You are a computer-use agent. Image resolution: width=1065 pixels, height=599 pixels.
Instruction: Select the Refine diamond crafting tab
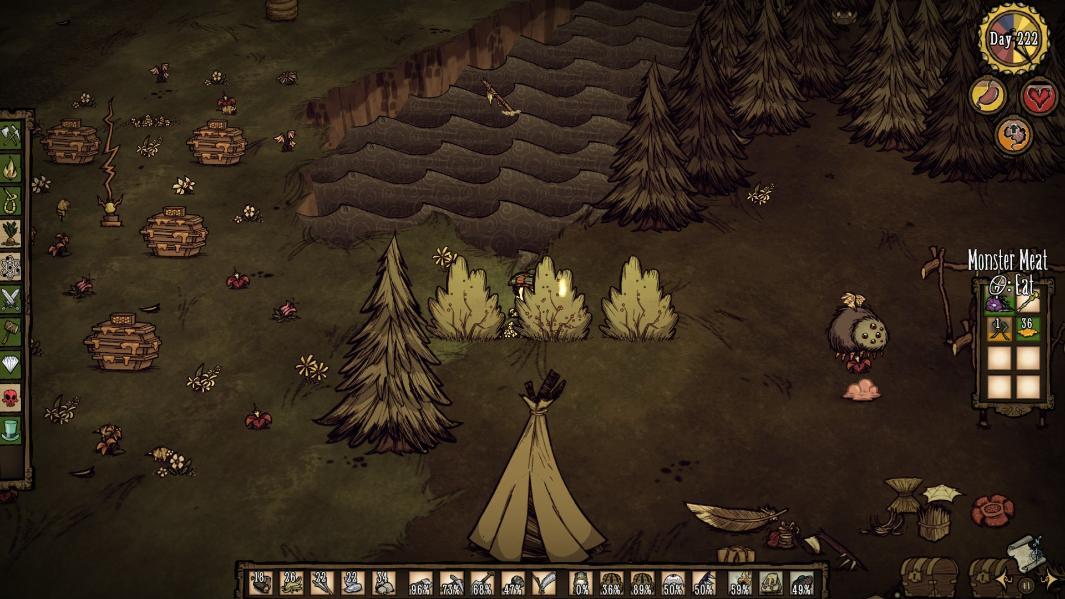pyautogui.click(x=10, y=365)
